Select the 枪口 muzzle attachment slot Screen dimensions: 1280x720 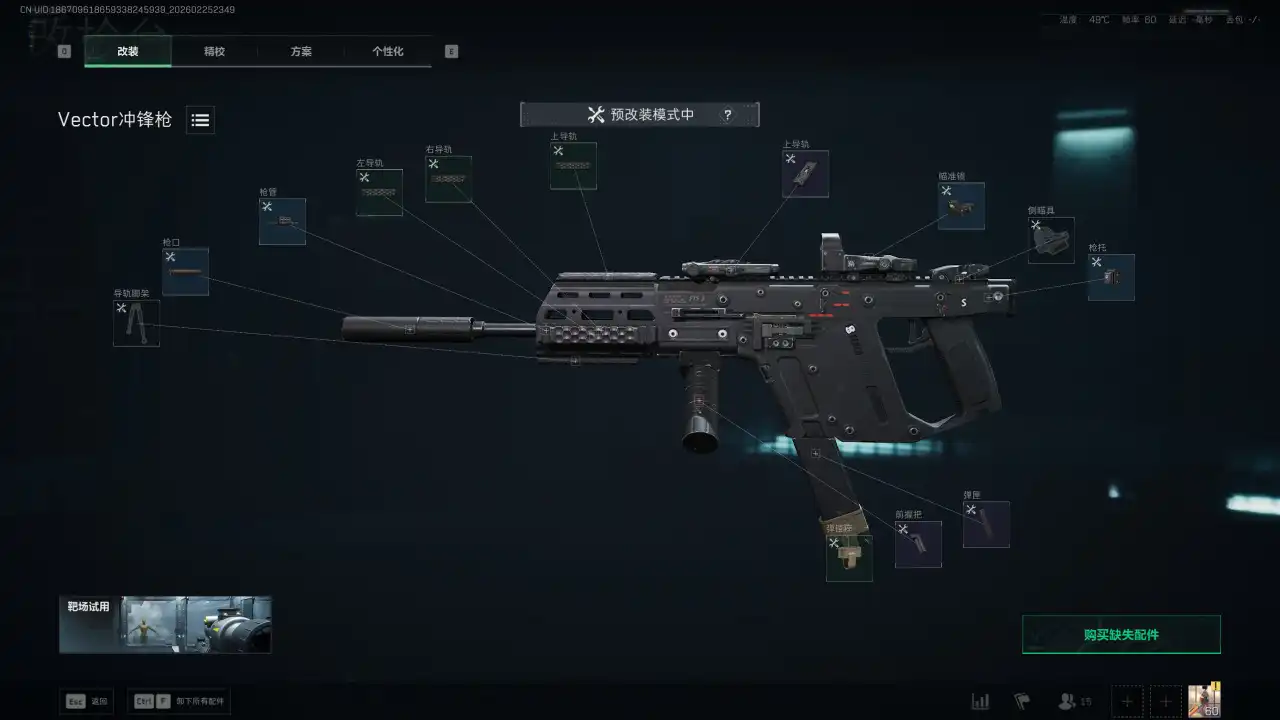click(185, 271)
